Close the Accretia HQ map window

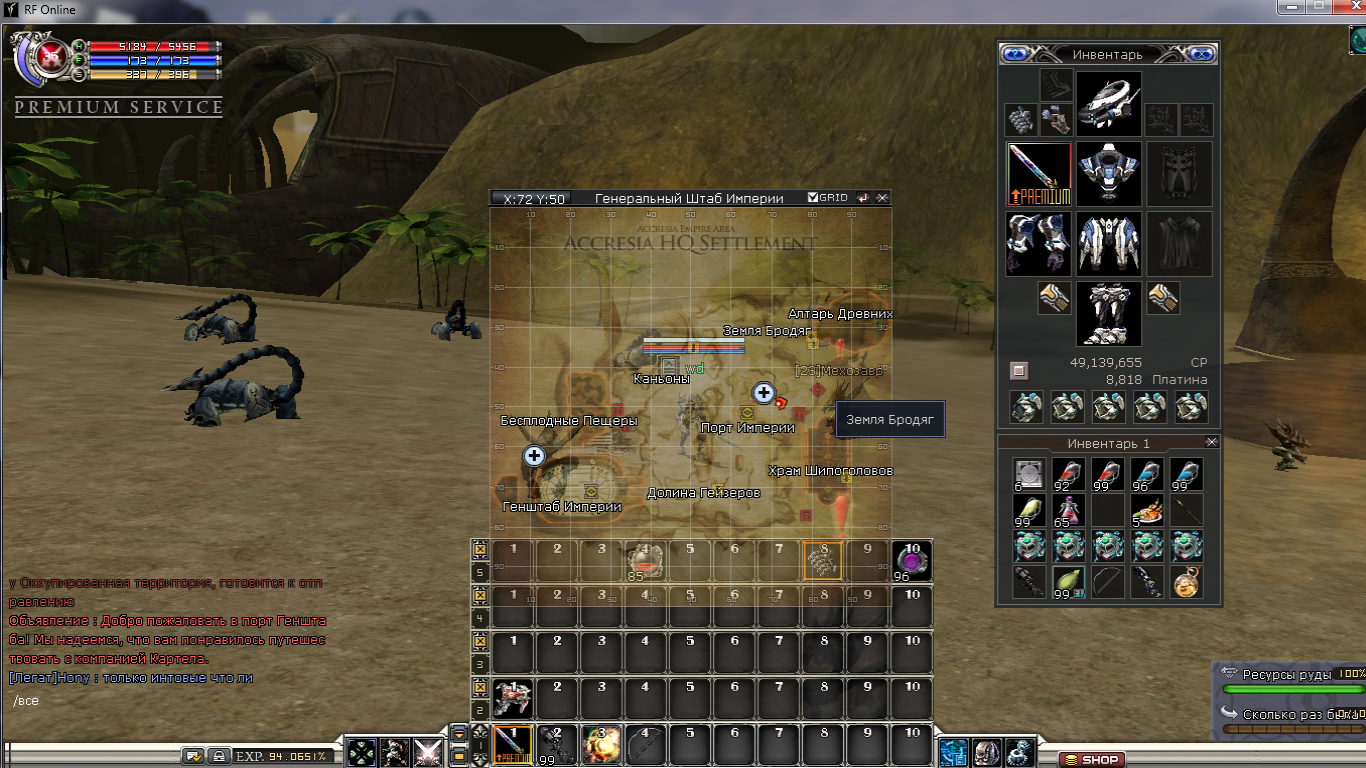click(882, 198)
